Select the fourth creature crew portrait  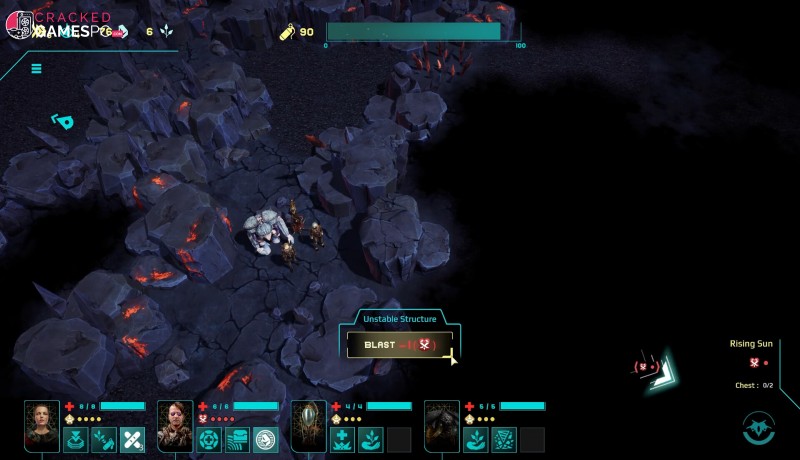(441, 425)
